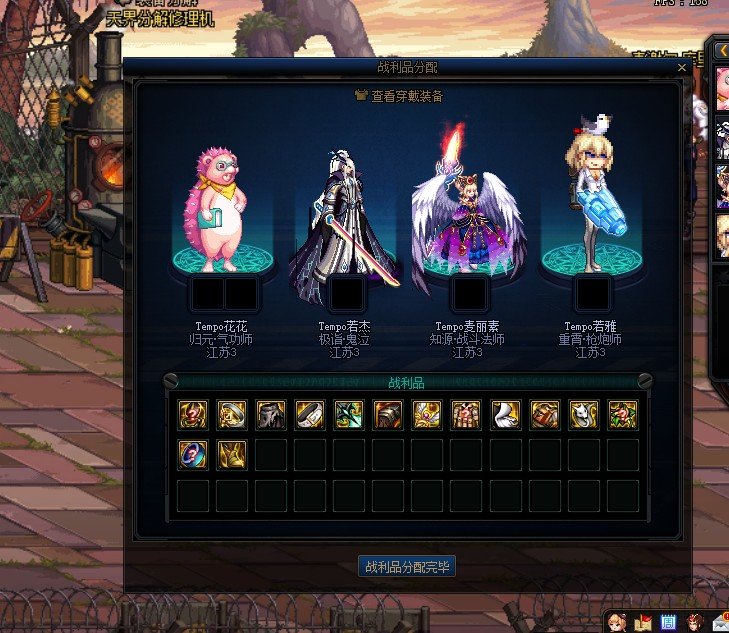Select the white fox mask loot
Viewport: 729px width, 633px height.
pyautogui.click(x=583, y=415)
